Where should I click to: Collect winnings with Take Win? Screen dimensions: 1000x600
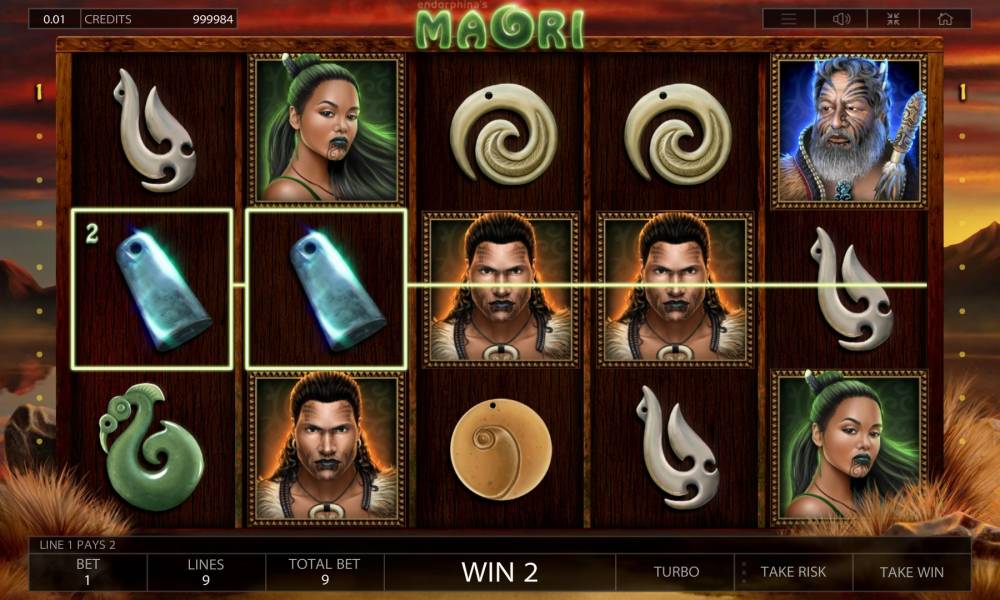point(911,572)
